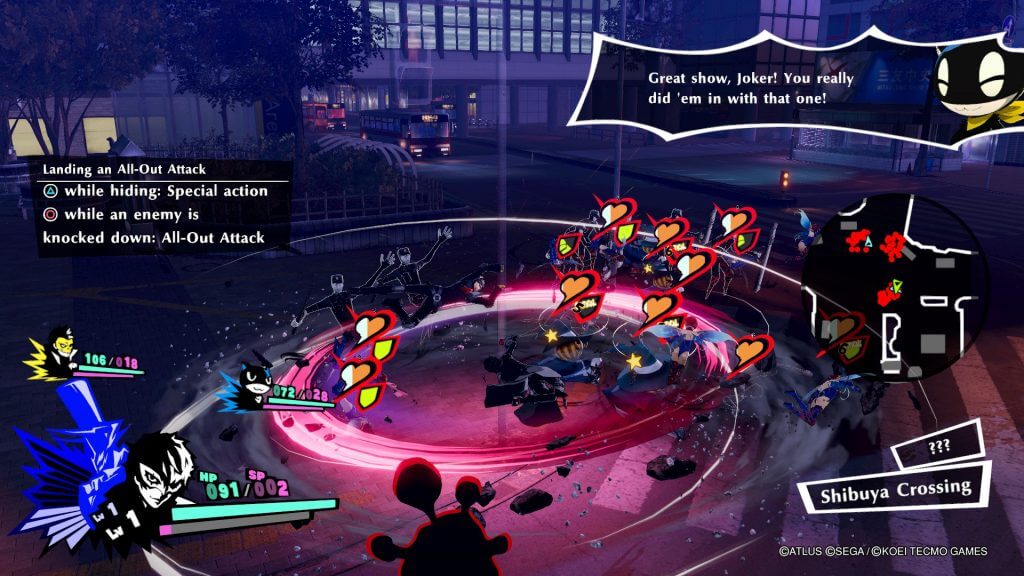The width and height of the screenshot is (1024, 576).
Task: Click the All-Out Attack tutorial panel
Action: tap(154, 205)
